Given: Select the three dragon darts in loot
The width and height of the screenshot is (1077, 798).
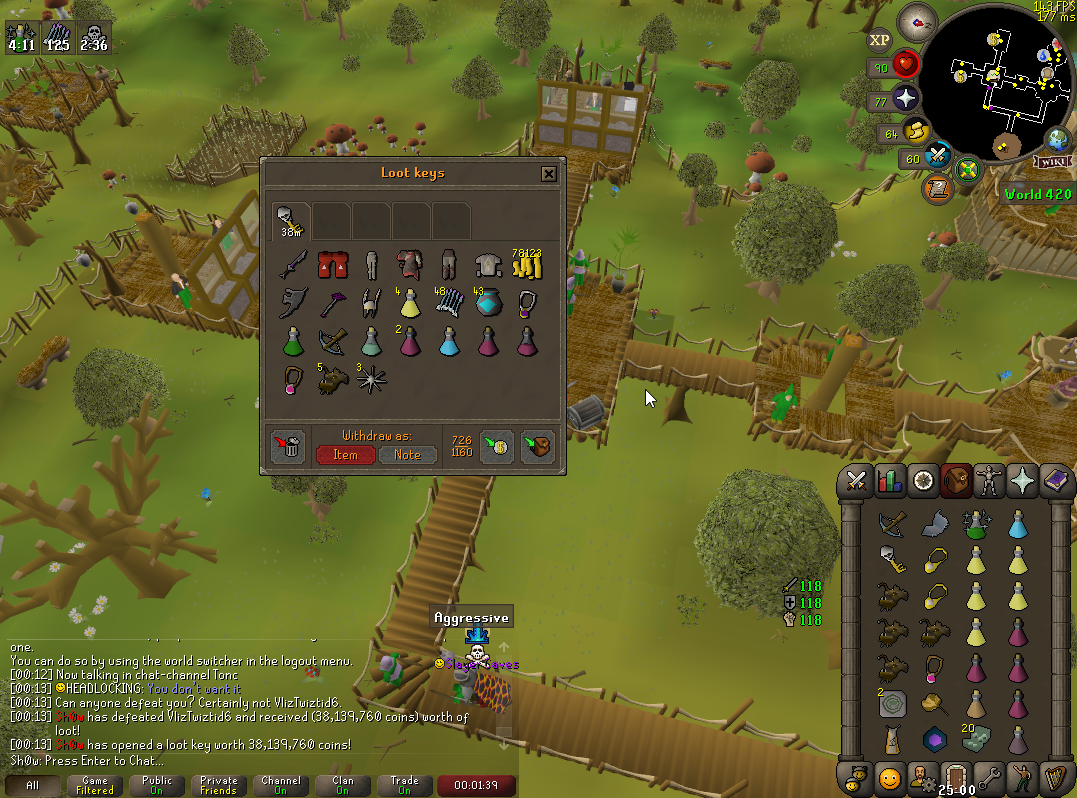Looking at the screenshot, I should [x=370, y=380].
